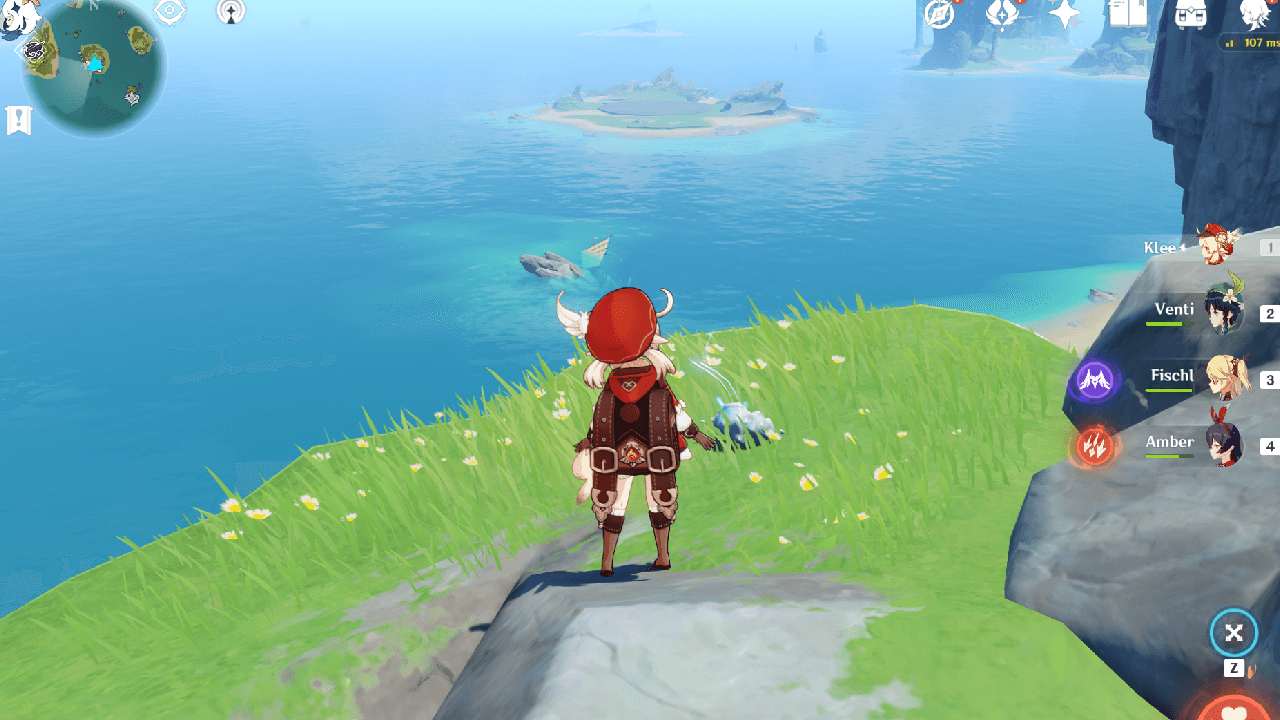The height and width of the screenshot is (720, 1280).
Task: Activate Amber's Elemental Burst
Action: 1093,447
